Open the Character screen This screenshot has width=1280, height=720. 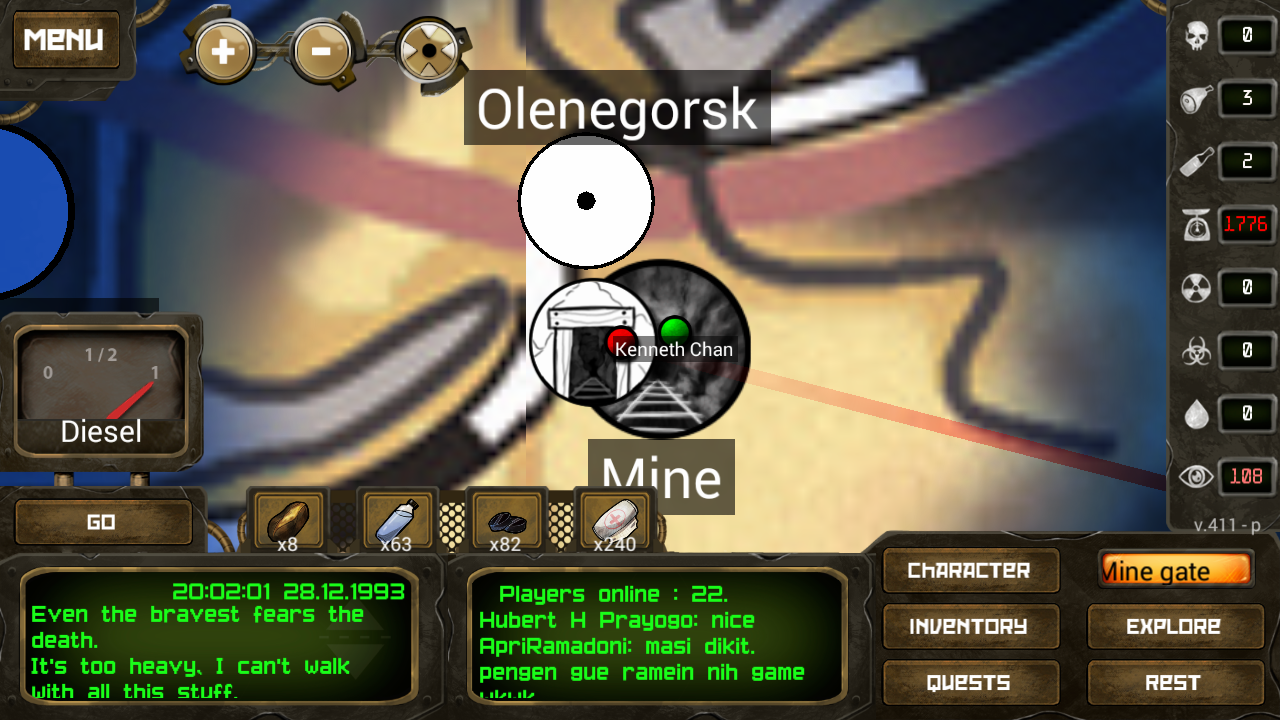[969, 570]
